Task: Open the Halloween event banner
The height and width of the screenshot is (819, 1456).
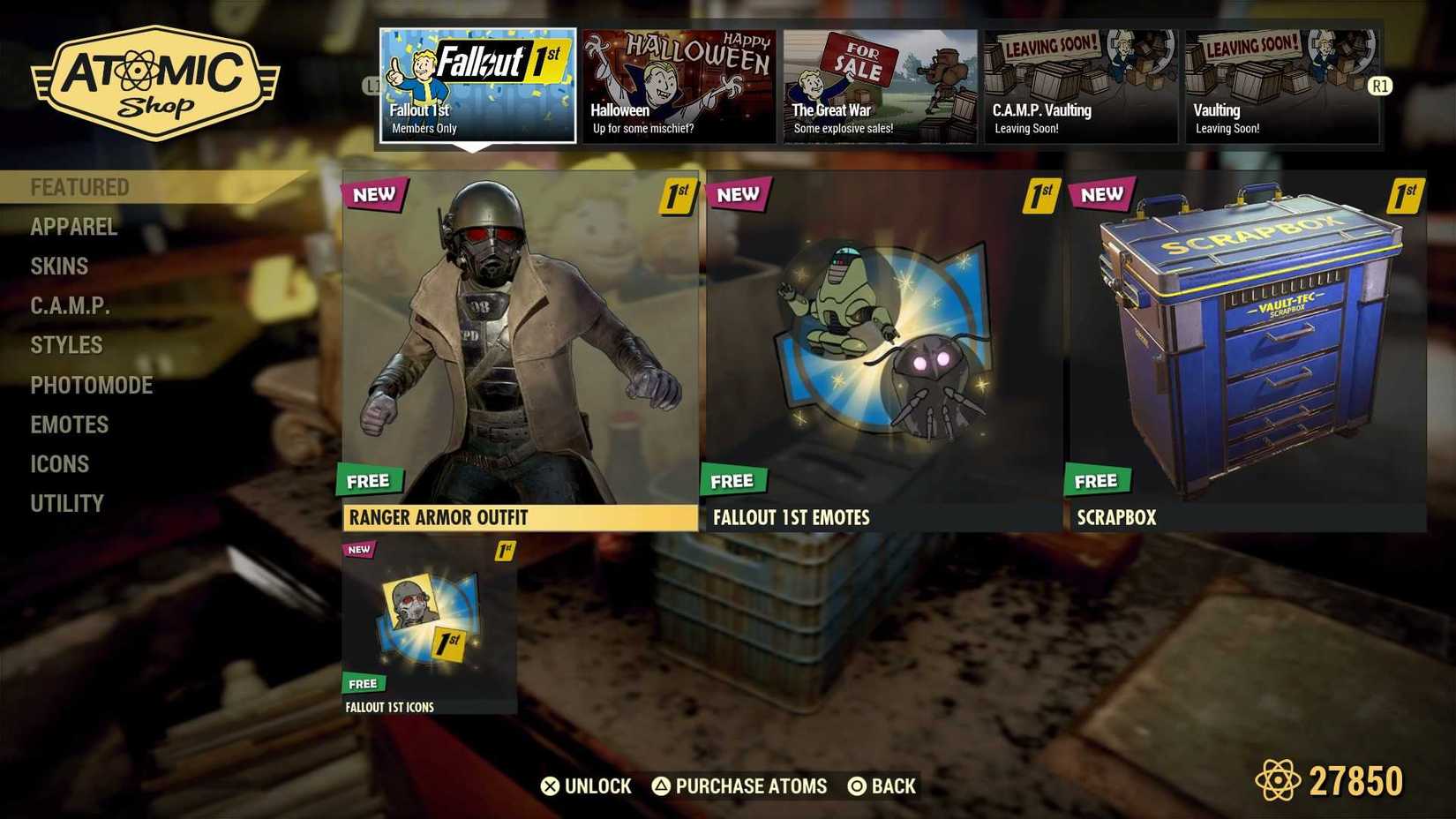Action: coord(678,84)
